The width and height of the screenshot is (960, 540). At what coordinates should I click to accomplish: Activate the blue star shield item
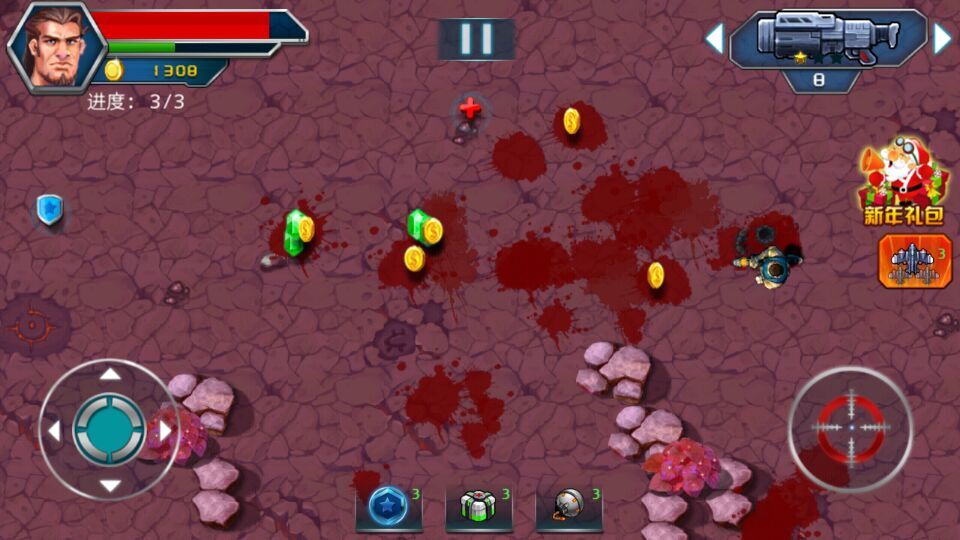(388, 506)
